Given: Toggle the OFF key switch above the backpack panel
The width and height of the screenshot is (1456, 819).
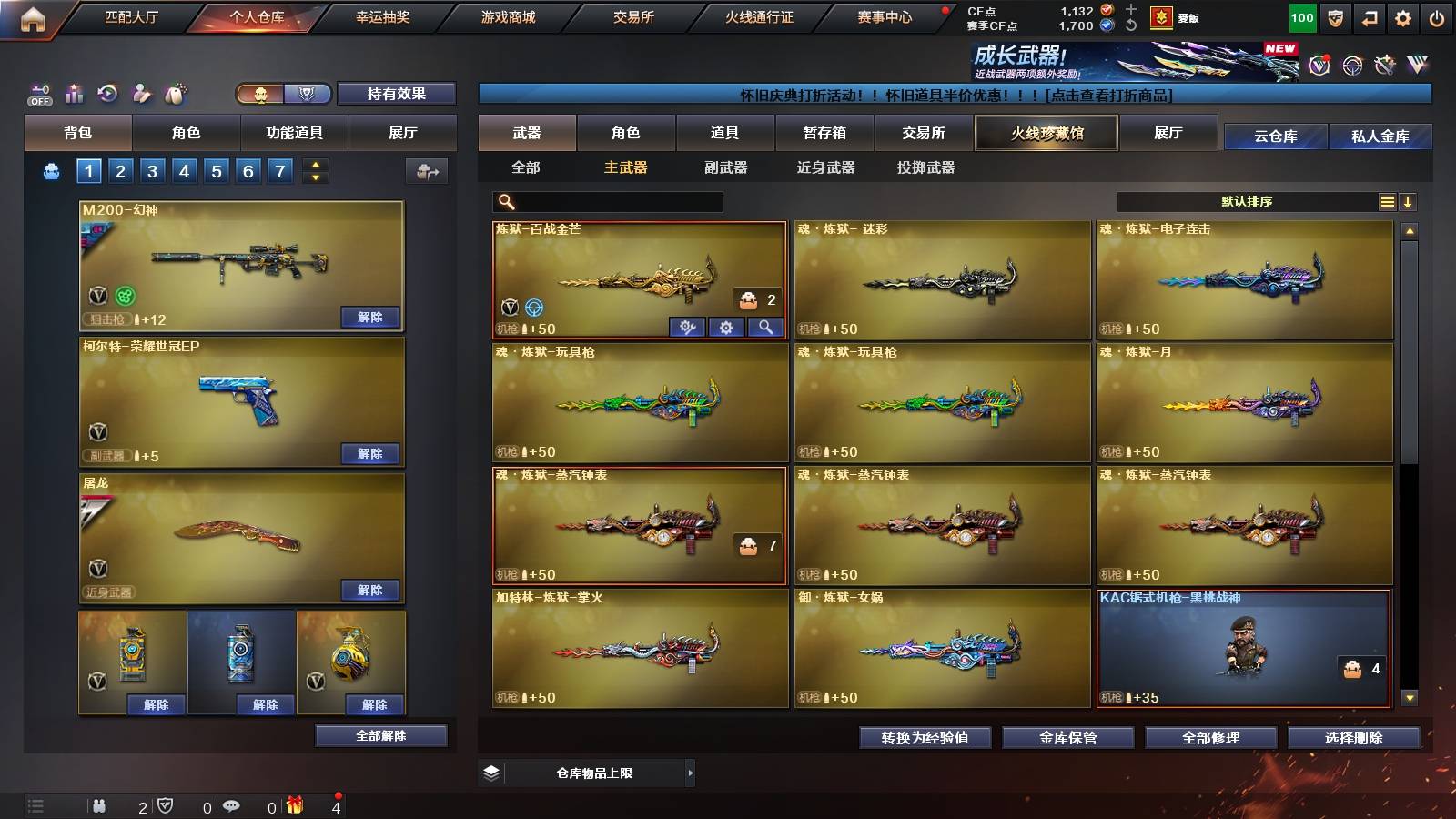Looking at the screenshot, I should click(x=39, y=91).
